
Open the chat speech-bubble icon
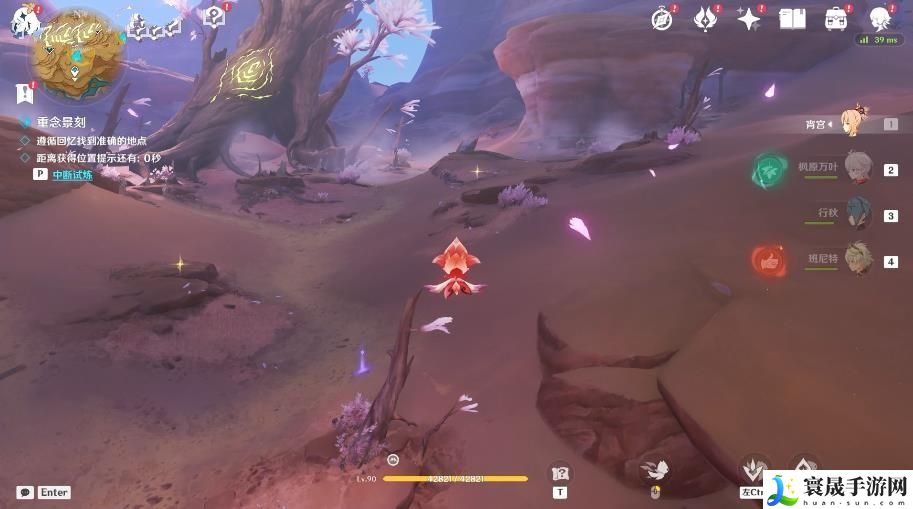coord(24,492)
